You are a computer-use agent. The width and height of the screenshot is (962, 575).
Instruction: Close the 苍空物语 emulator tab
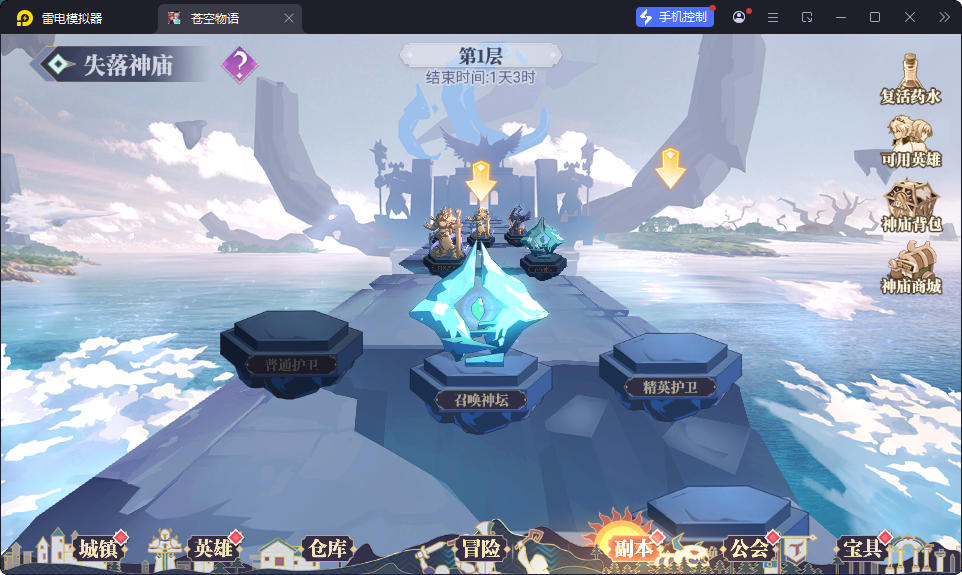pyautogui.click(x=289, y=18)
